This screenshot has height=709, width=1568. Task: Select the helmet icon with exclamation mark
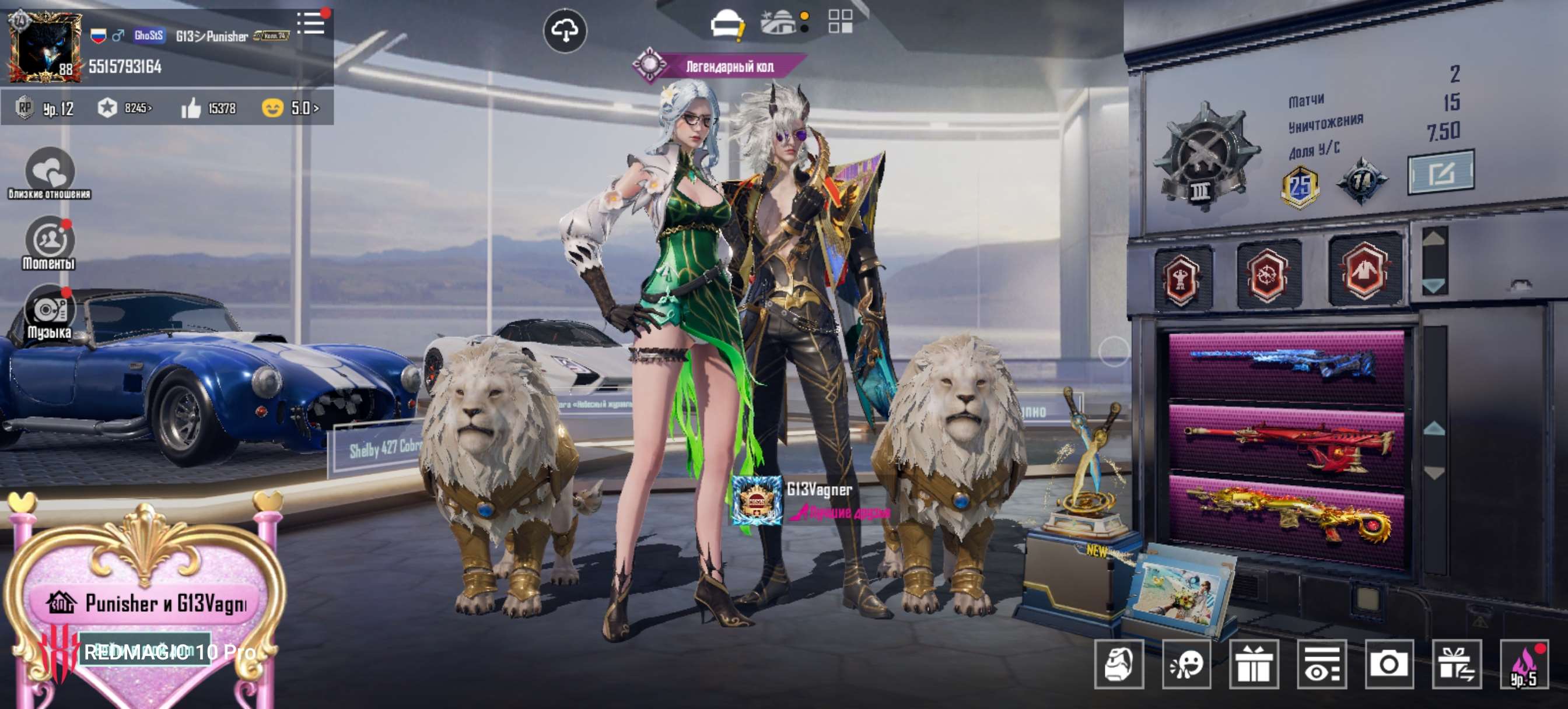[x=727, y=24]
